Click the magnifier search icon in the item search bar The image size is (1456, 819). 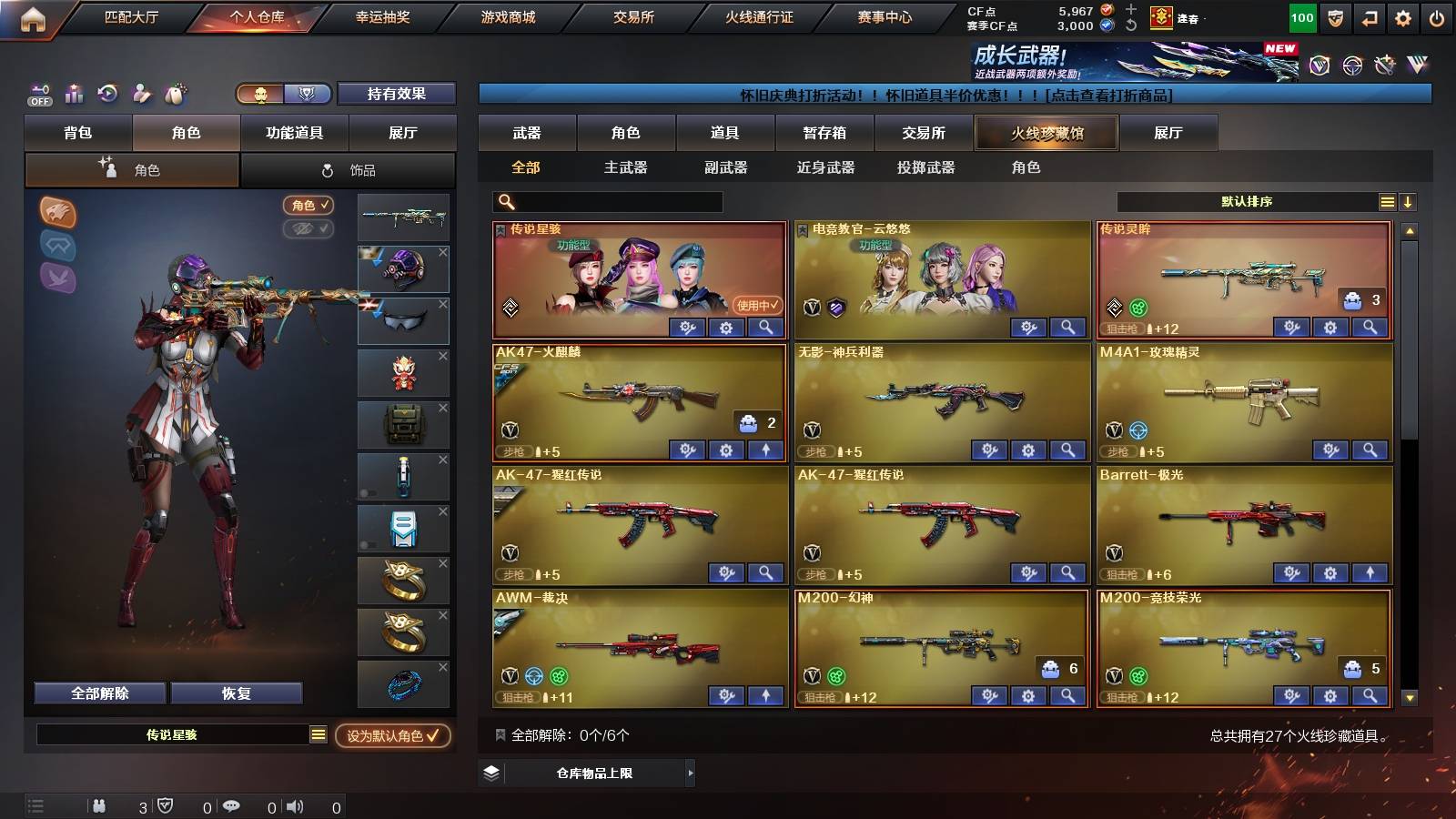(504, 202)
